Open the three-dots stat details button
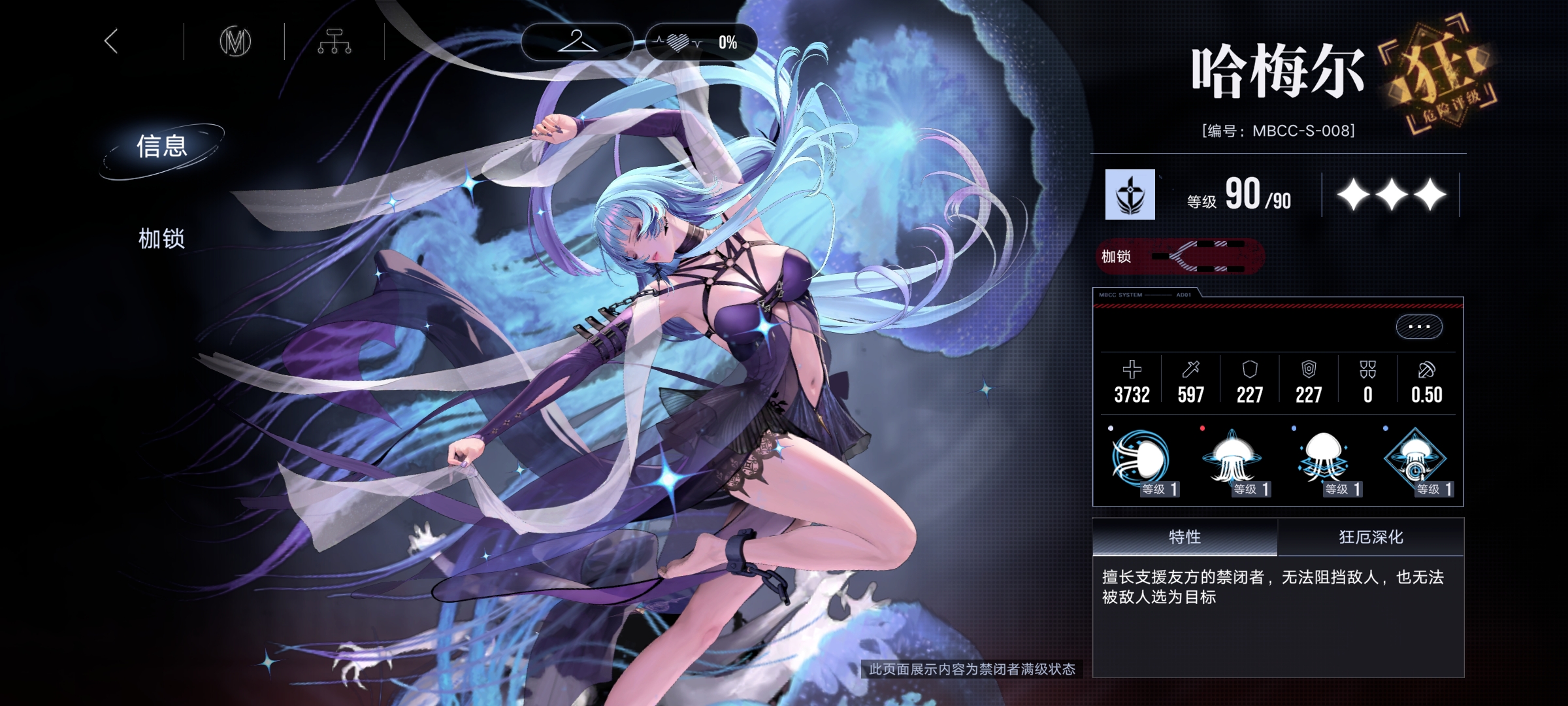This screenshot has width=1568, height=706. click(1419, 326)
